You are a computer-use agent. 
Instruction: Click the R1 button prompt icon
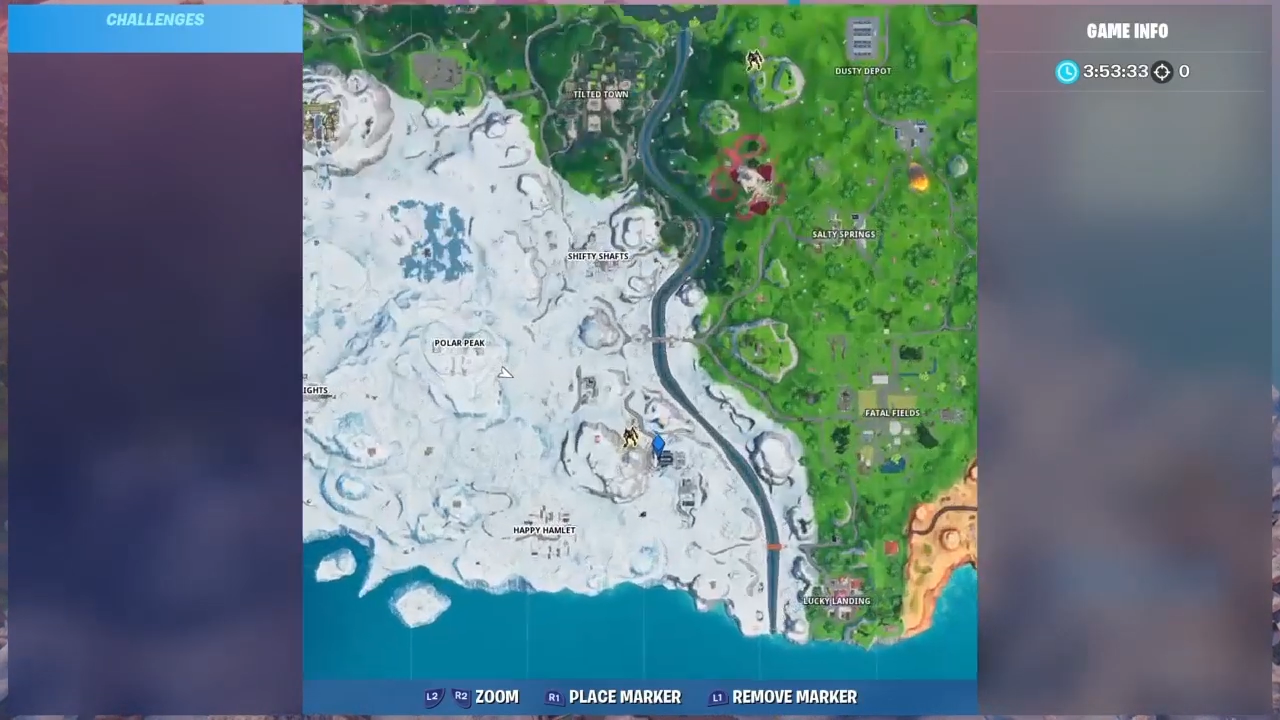(554, 697)
